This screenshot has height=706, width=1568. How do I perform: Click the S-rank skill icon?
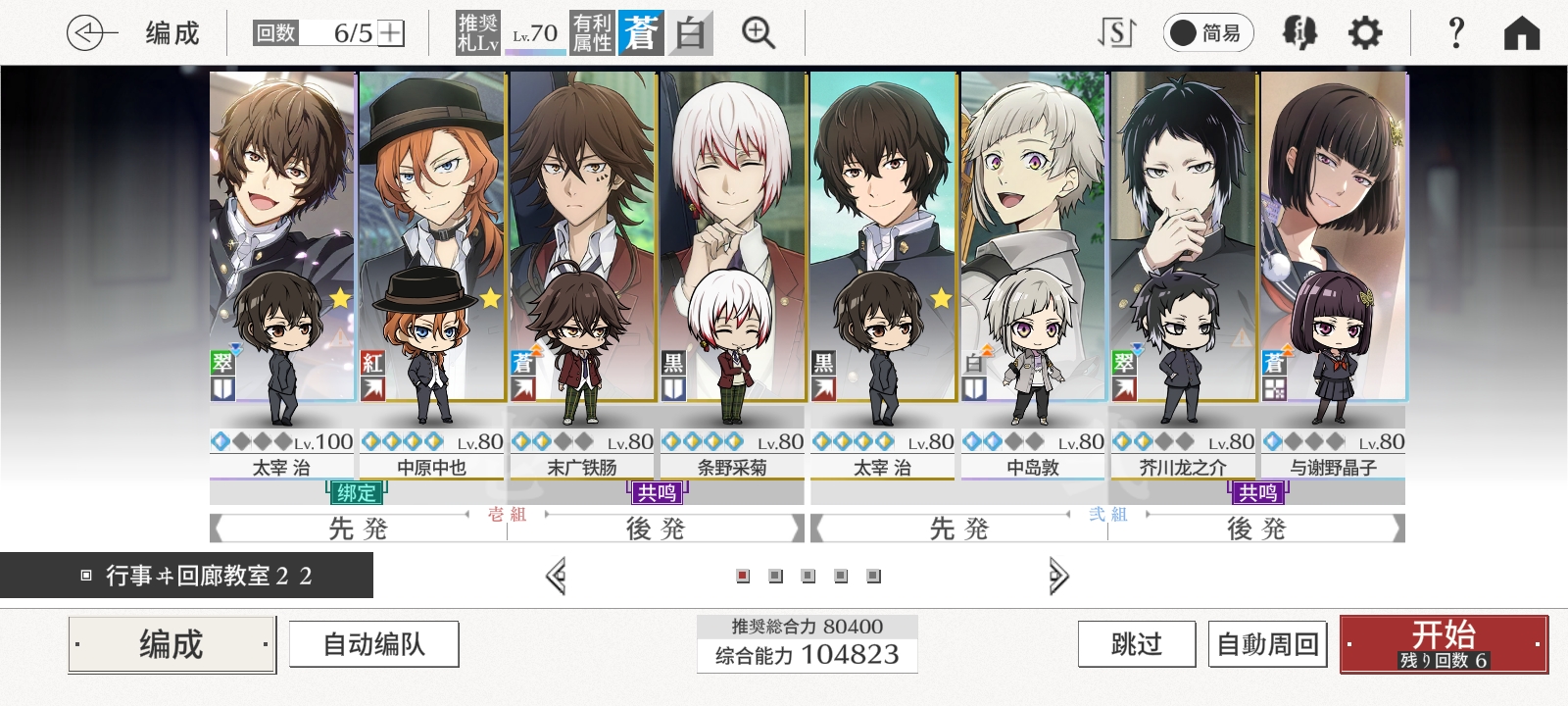pyautogui.click(x=1116, y=32)
